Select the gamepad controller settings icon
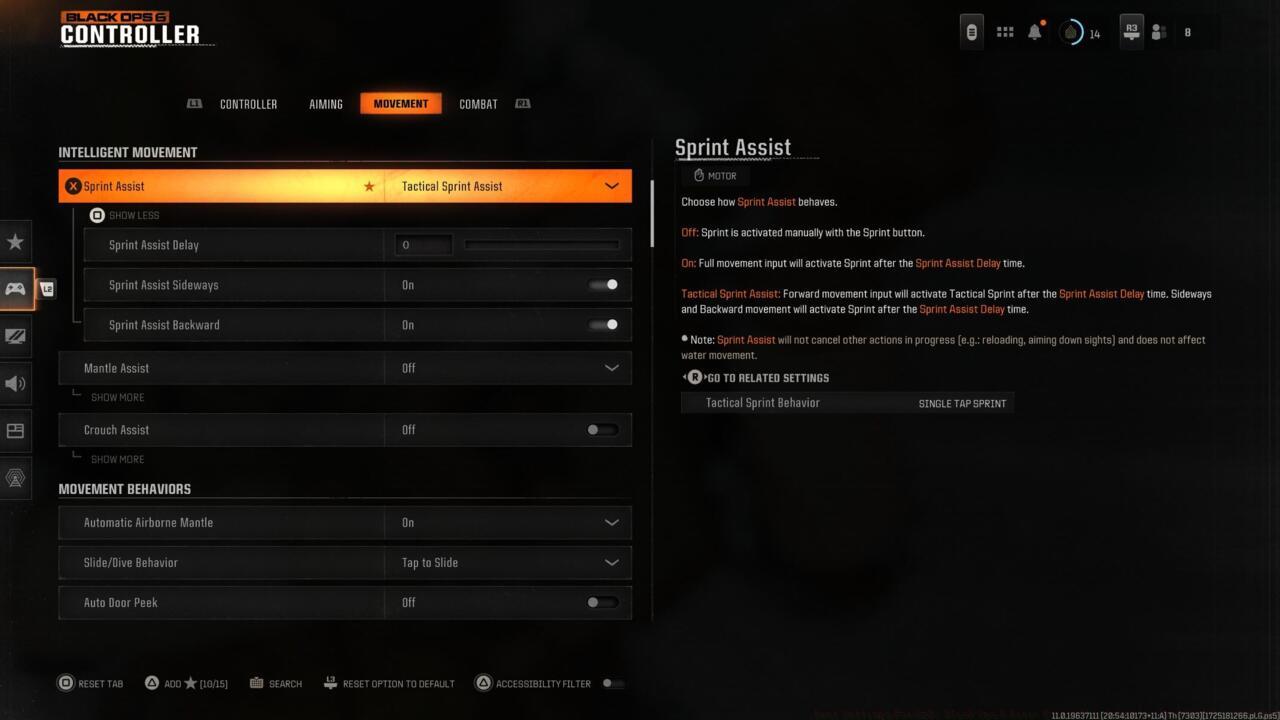 (15, 289)
